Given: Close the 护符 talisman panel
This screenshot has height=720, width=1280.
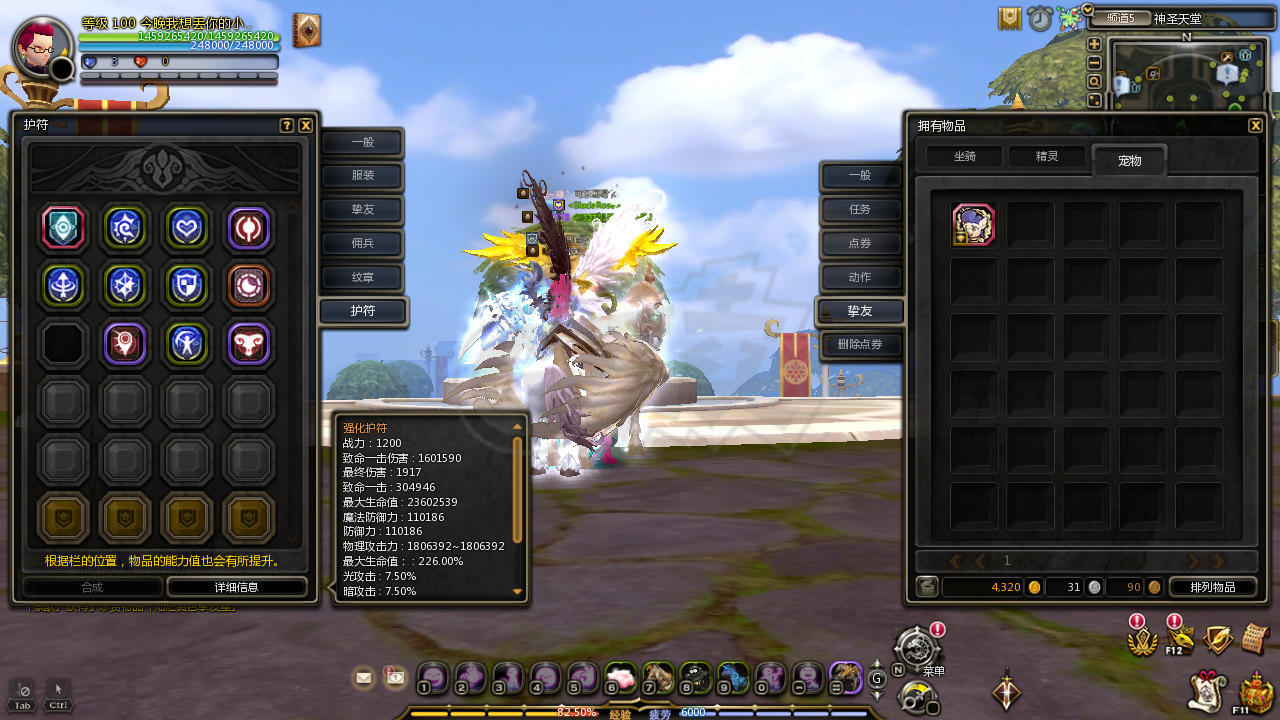Looking at the screenshot, I should pyautogui.click(x=305, y=126).
